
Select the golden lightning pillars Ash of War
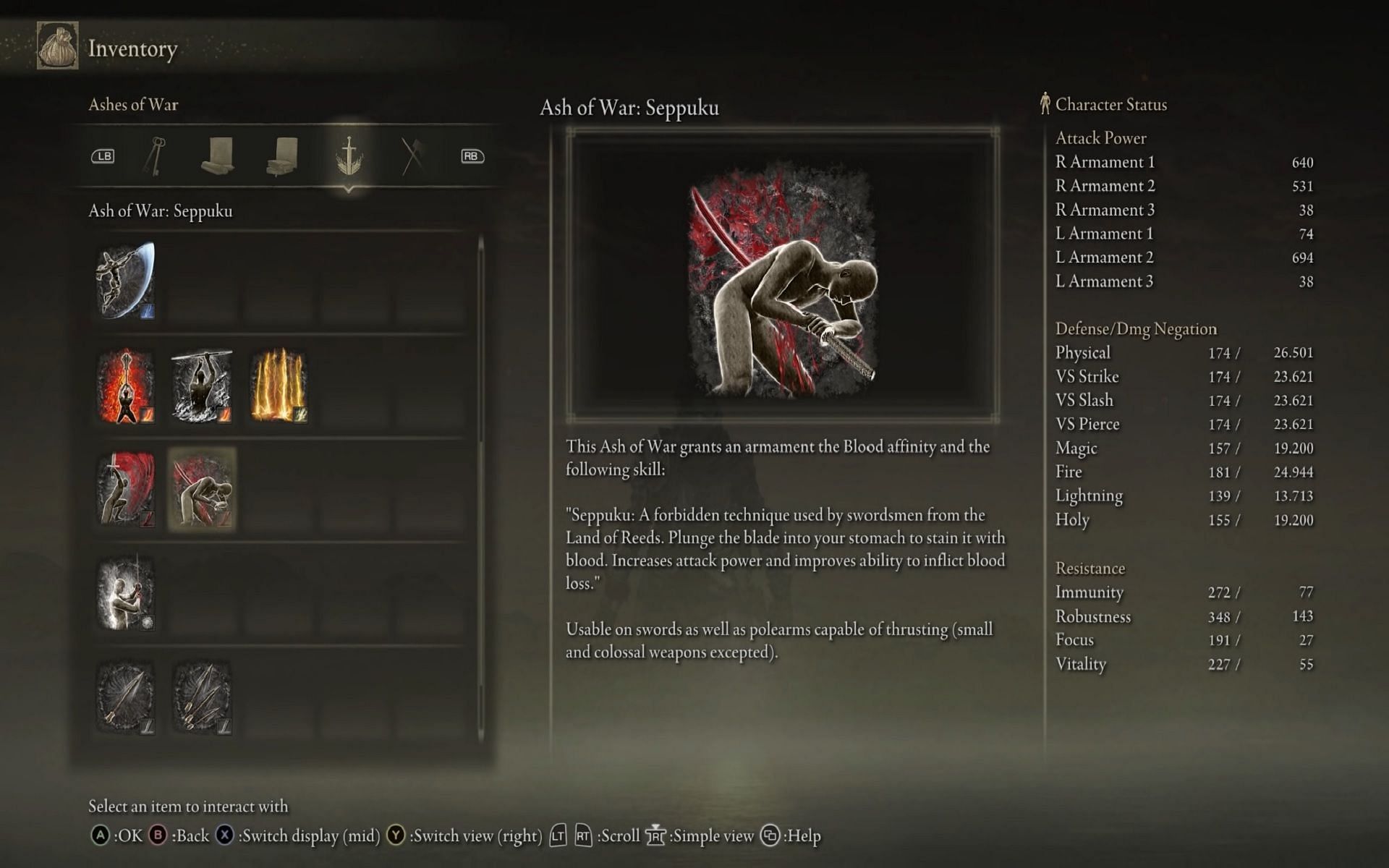[x=279, y=386]
